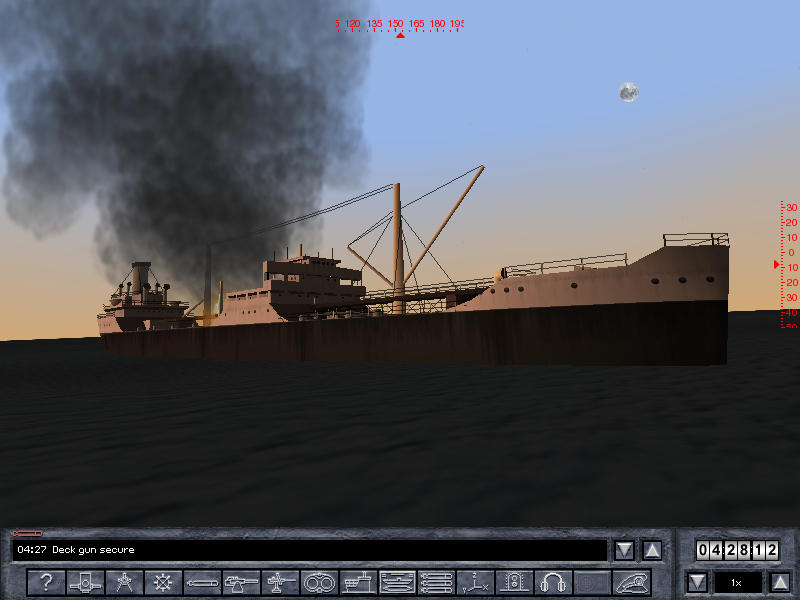Open the periscope station
Viewport: 800px width, 600px height.
(85, 582)
